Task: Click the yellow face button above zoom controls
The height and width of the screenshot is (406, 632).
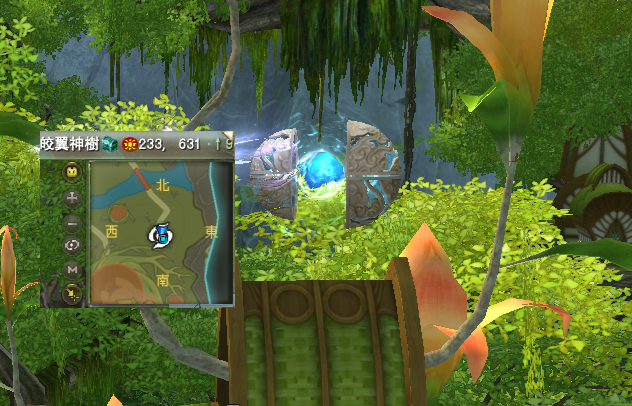Action: tap(72, 172)
